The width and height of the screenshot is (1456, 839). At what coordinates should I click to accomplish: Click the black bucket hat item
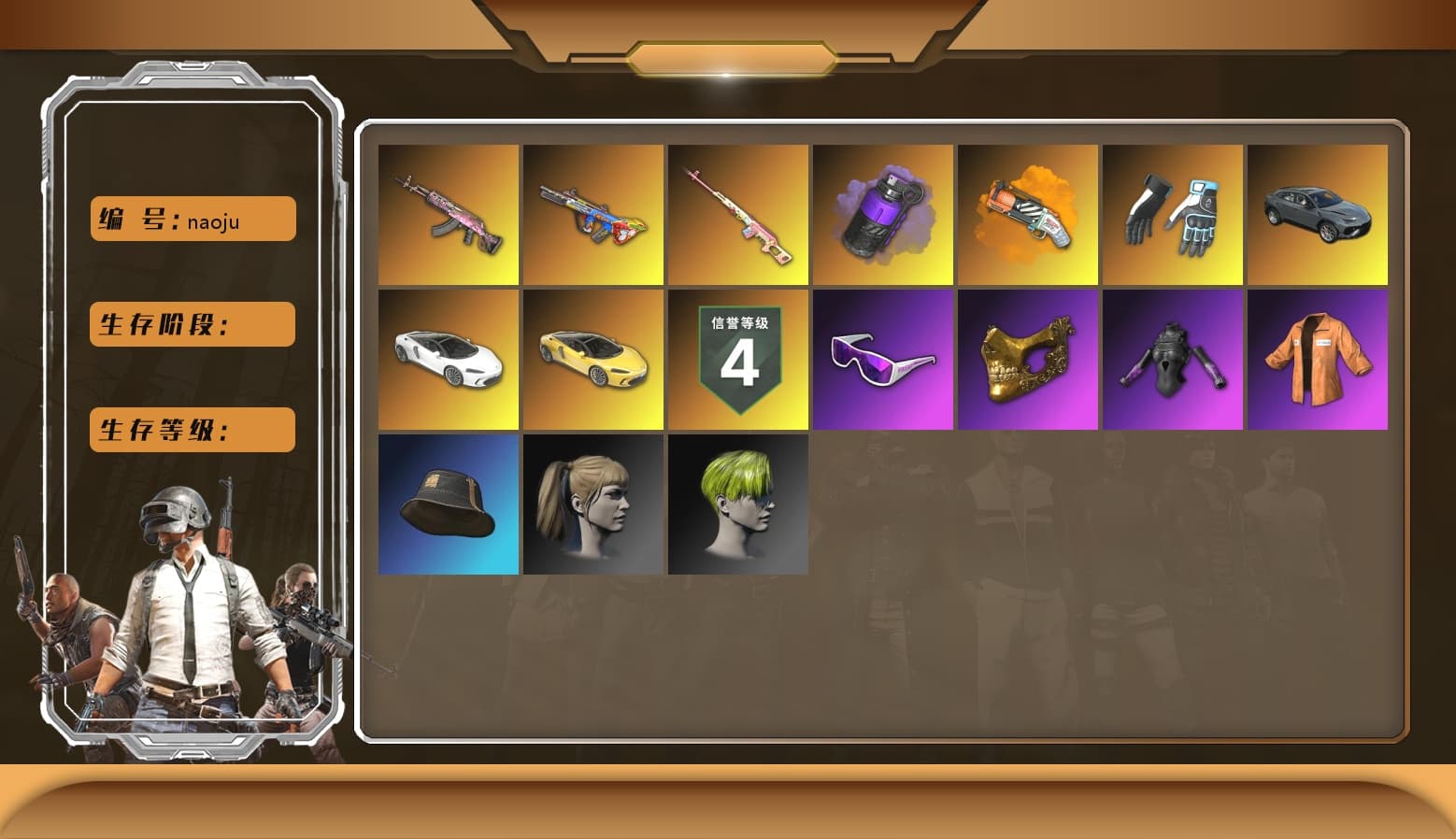coord(449,504)
